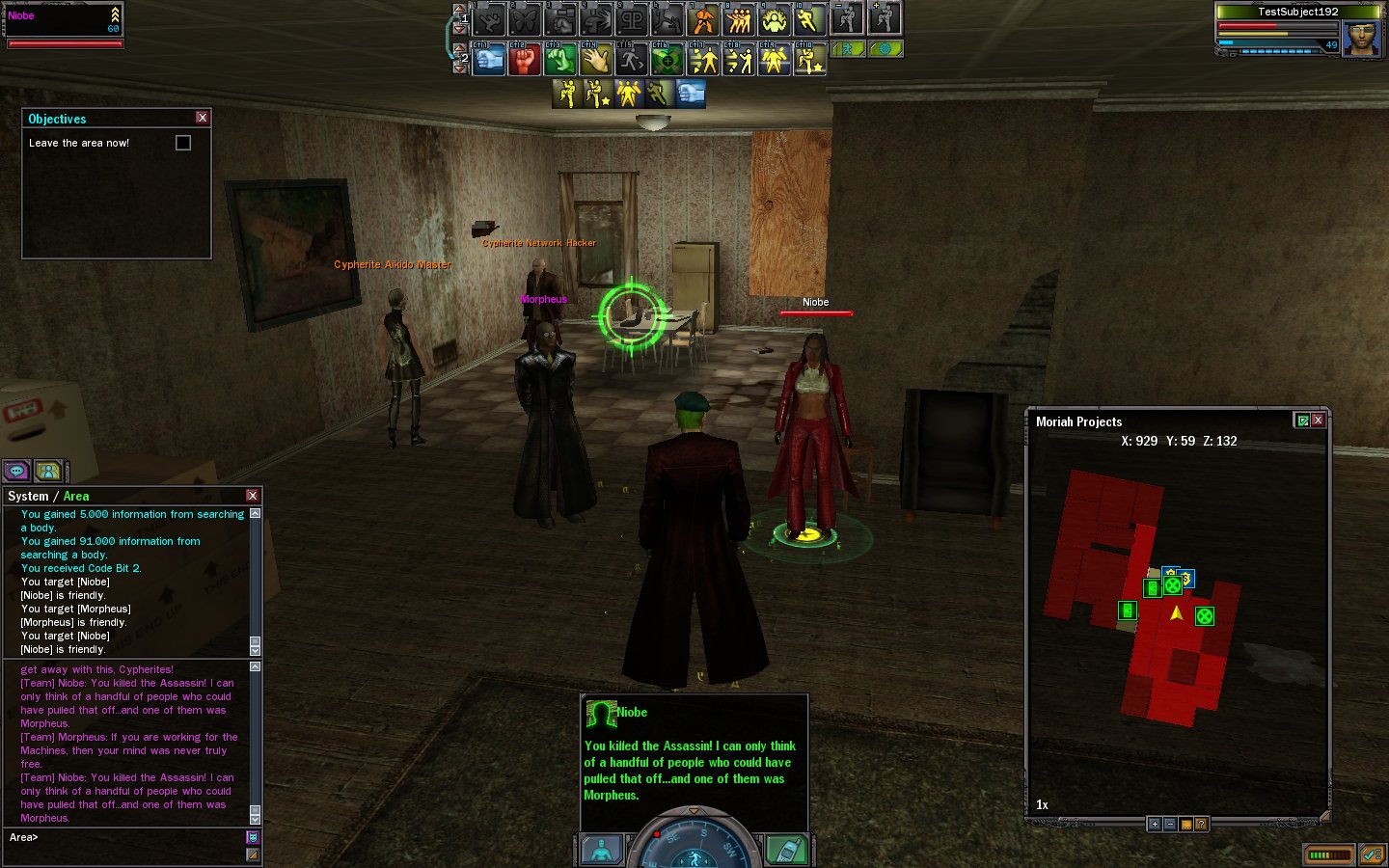The width and height of the screenshot is (1389, 868).
Task: Activate the blue fist ability
Action: [489, 60]
